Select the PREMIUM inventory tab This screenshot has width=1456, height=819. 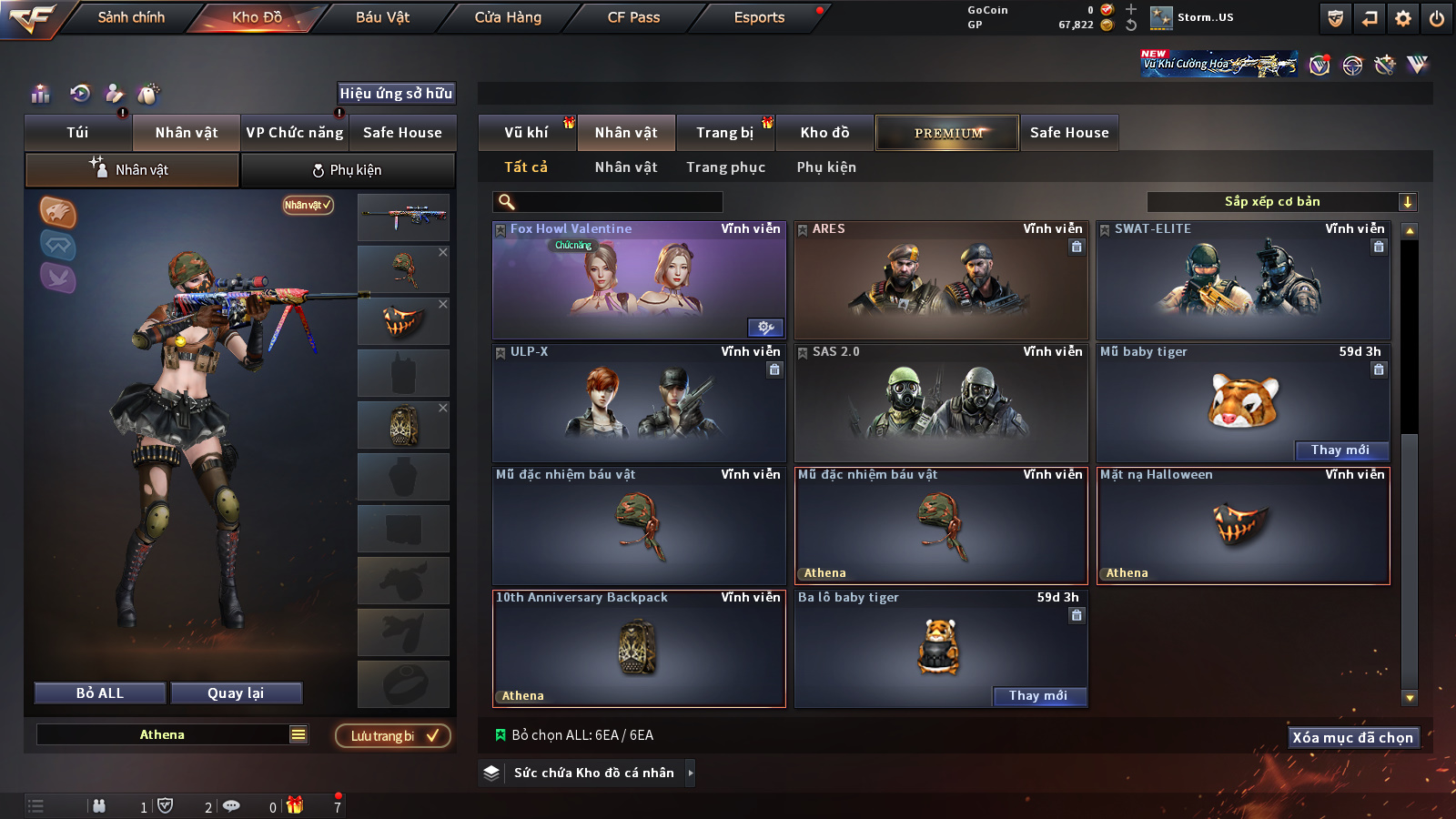(947, 133)
